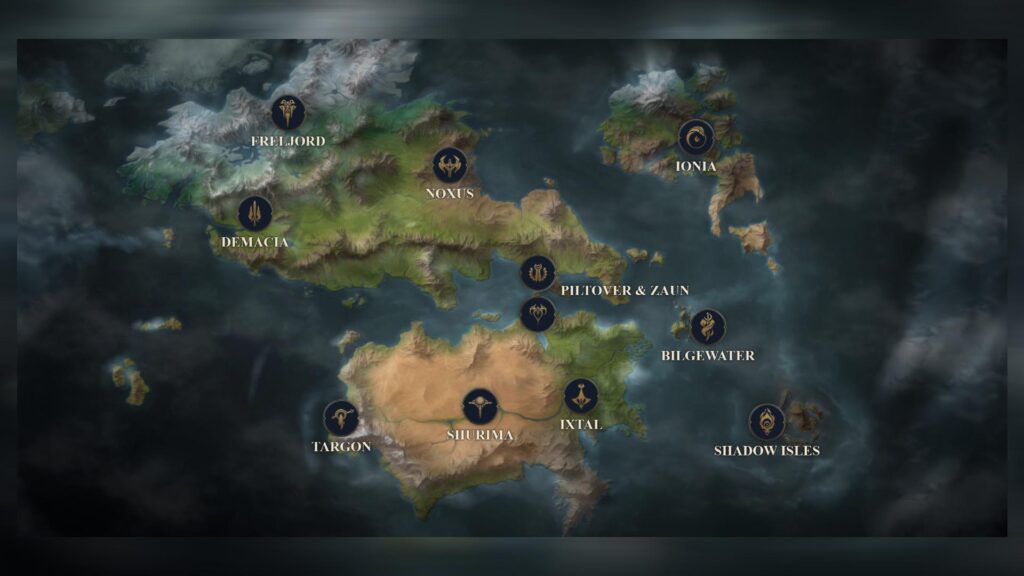Select the Freljord region marker

click(x=288, y=113)
